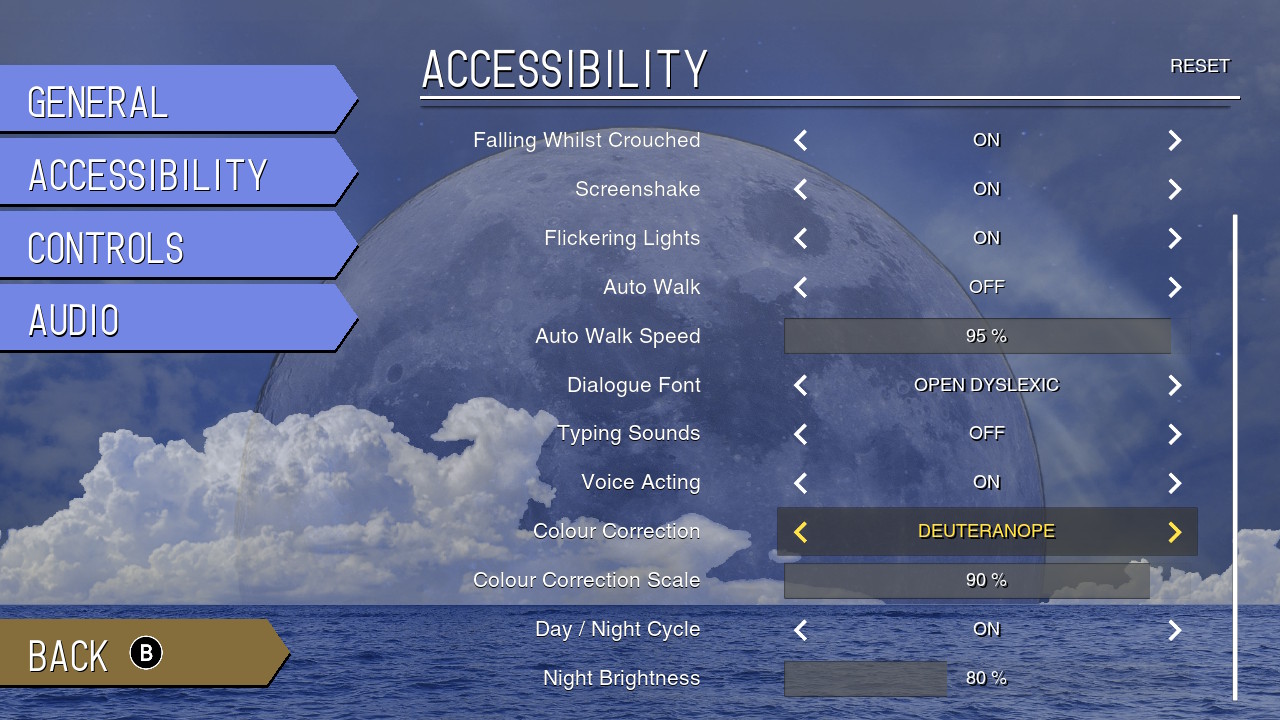Image resolution: width=1280 pixels, height=720 pixels.
Task: Click the Accessibility tab on the left
Action: 170,173
